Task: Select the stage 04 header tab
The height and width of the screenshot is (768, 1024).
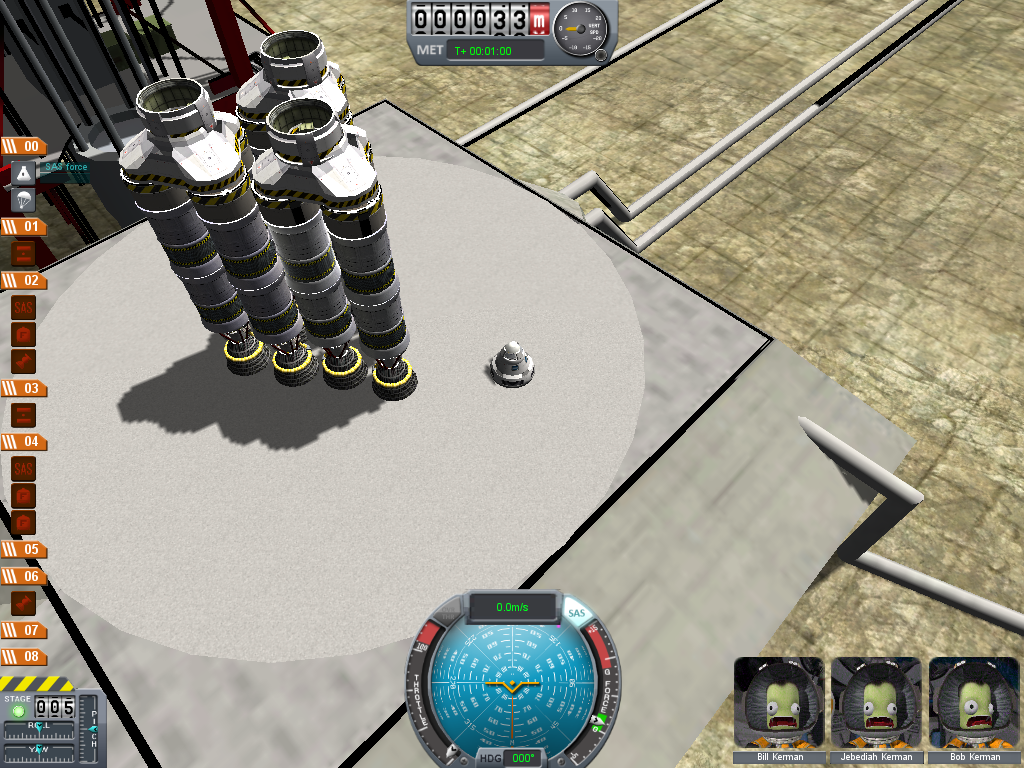Action: [23, 441]
